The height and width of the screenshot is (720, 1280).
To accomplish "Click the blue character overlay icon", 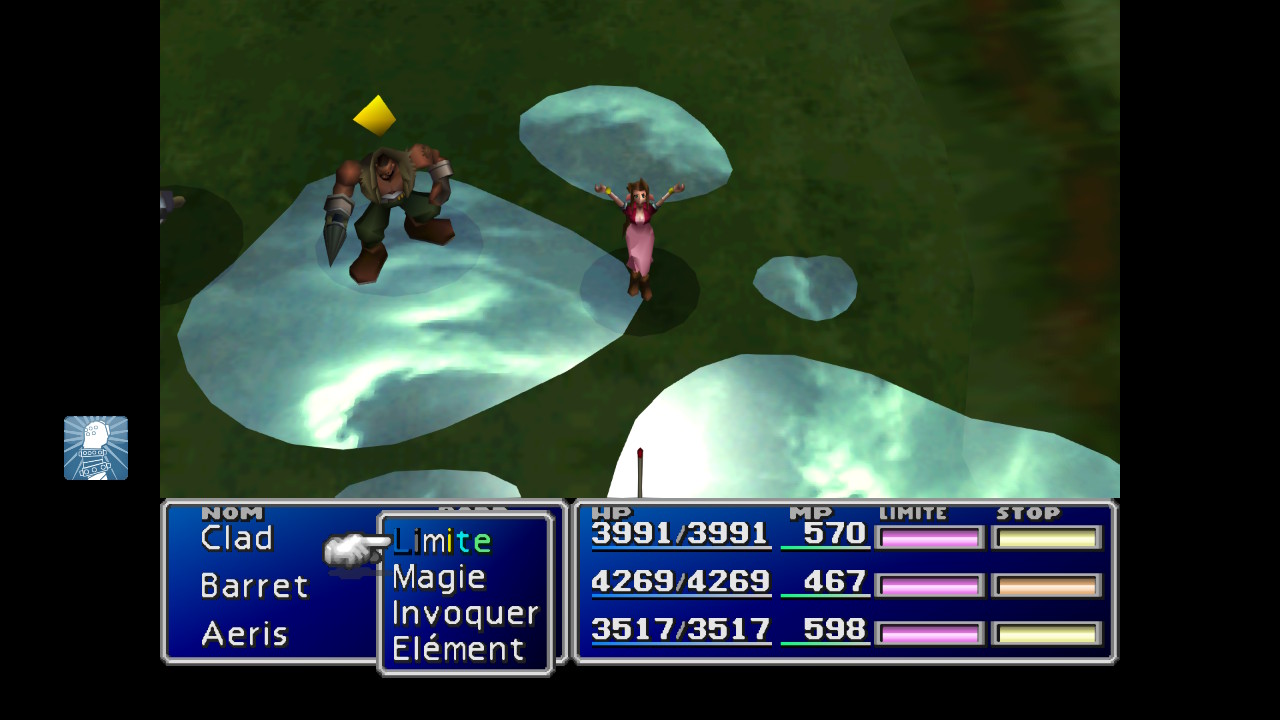I will (96, 448).
